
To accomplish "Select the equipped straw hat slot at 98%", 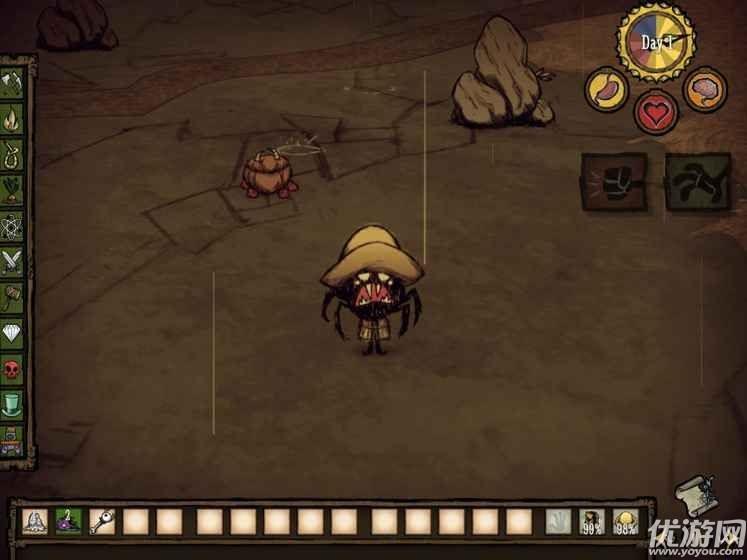I will [x=628, y=521].
